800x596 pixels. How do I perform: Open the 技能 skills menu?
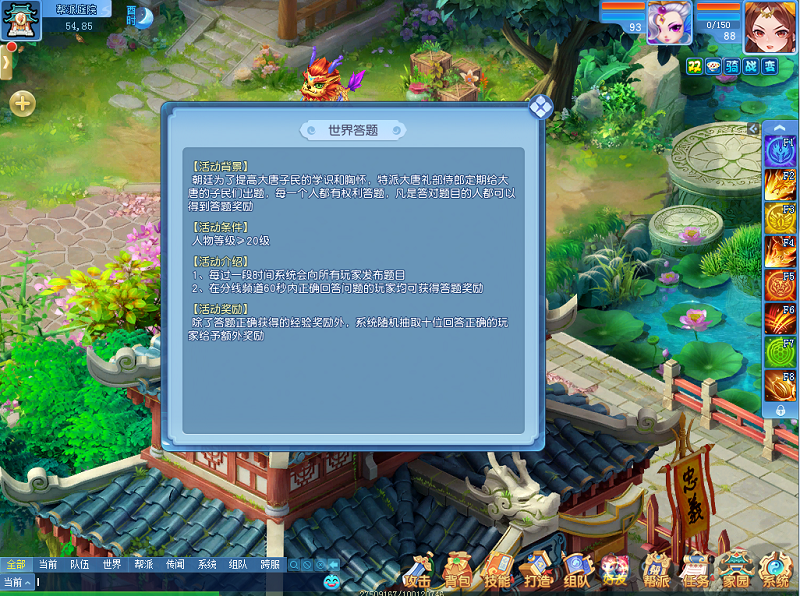(x=497, y=570)
